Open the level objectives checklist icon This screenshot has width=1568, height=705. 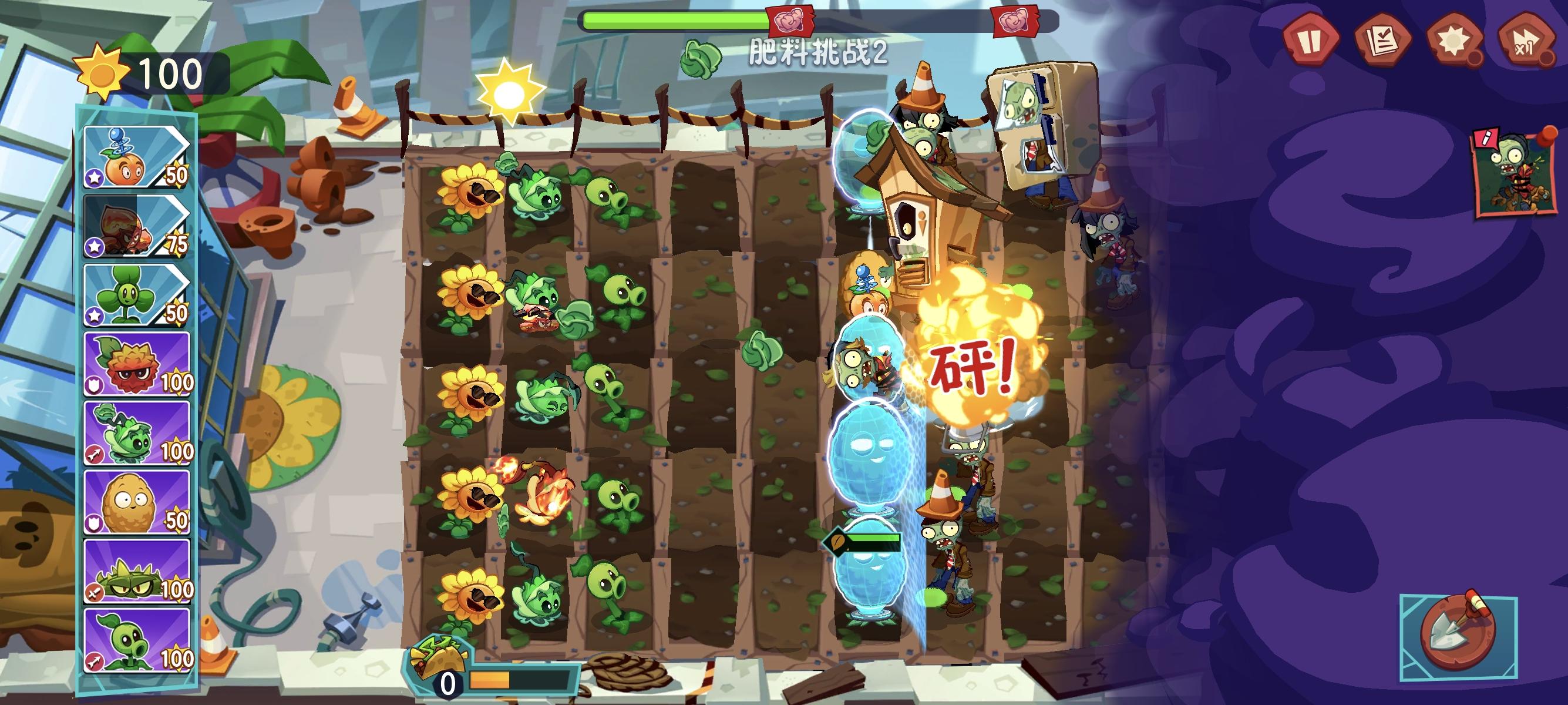(1384, 39)
